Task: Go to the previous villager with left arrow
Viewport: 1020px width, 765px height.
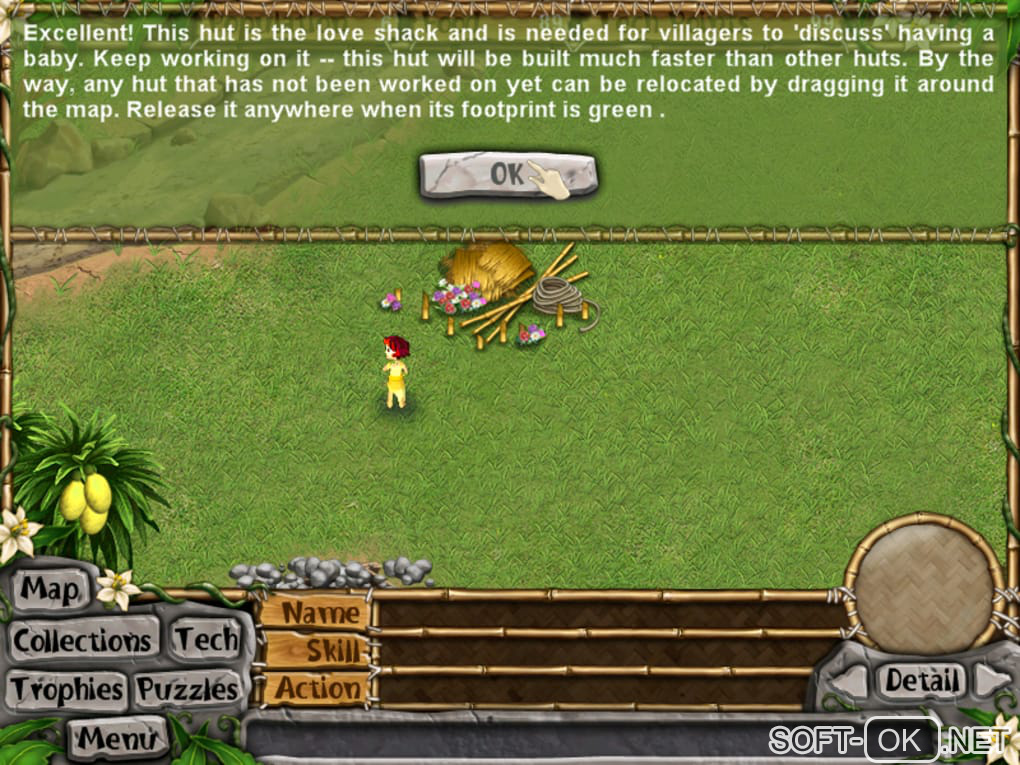Action: click(850, 682)
